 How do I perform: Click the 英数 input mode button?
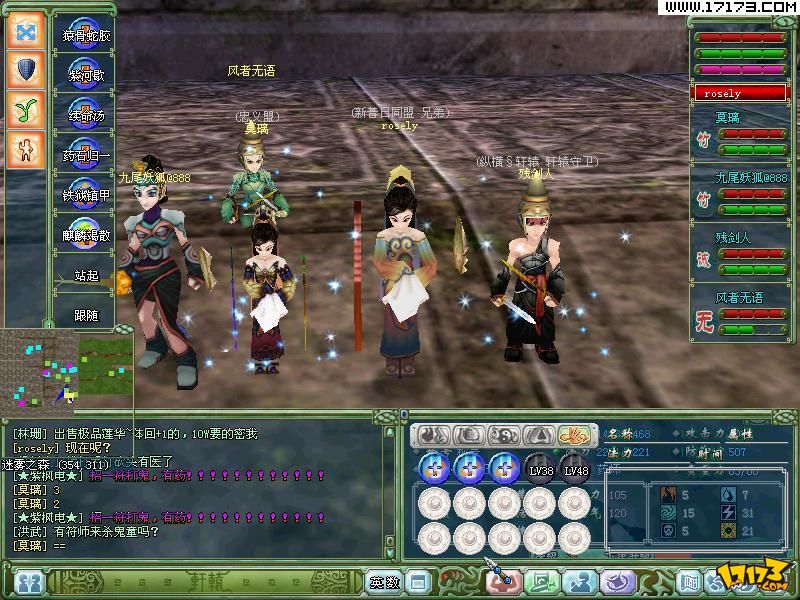click(x=383, y=581)
